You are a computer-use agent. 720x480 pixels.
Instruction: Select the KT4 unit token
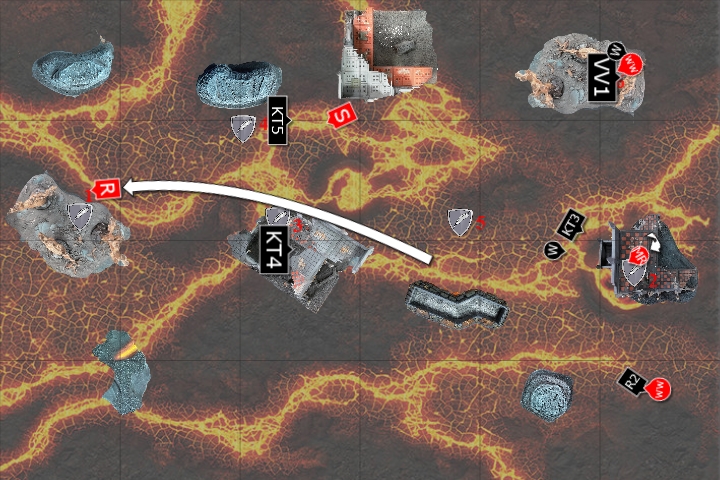[x=273, y=251]
